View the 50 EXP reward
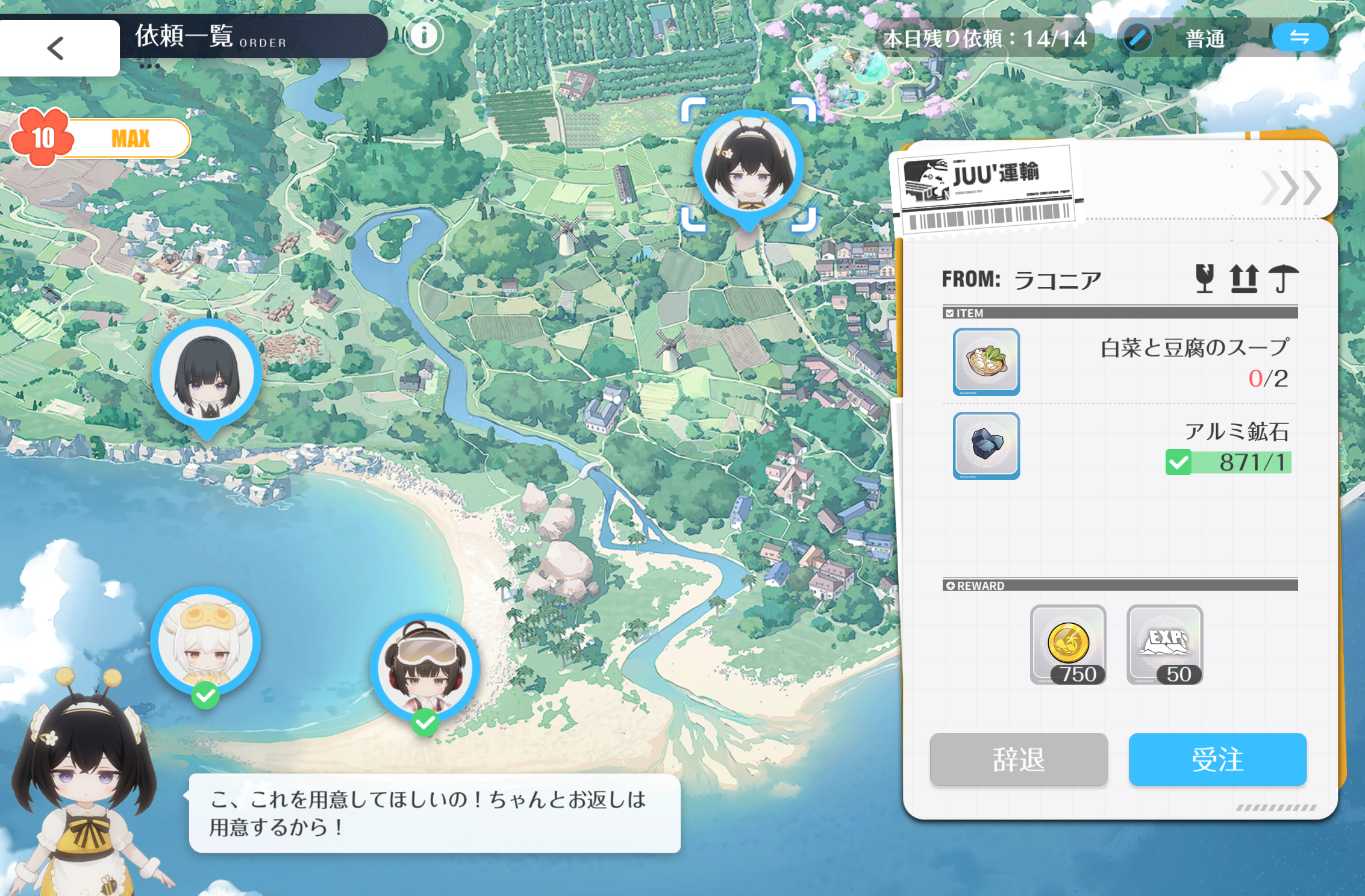 point(1164,644)
